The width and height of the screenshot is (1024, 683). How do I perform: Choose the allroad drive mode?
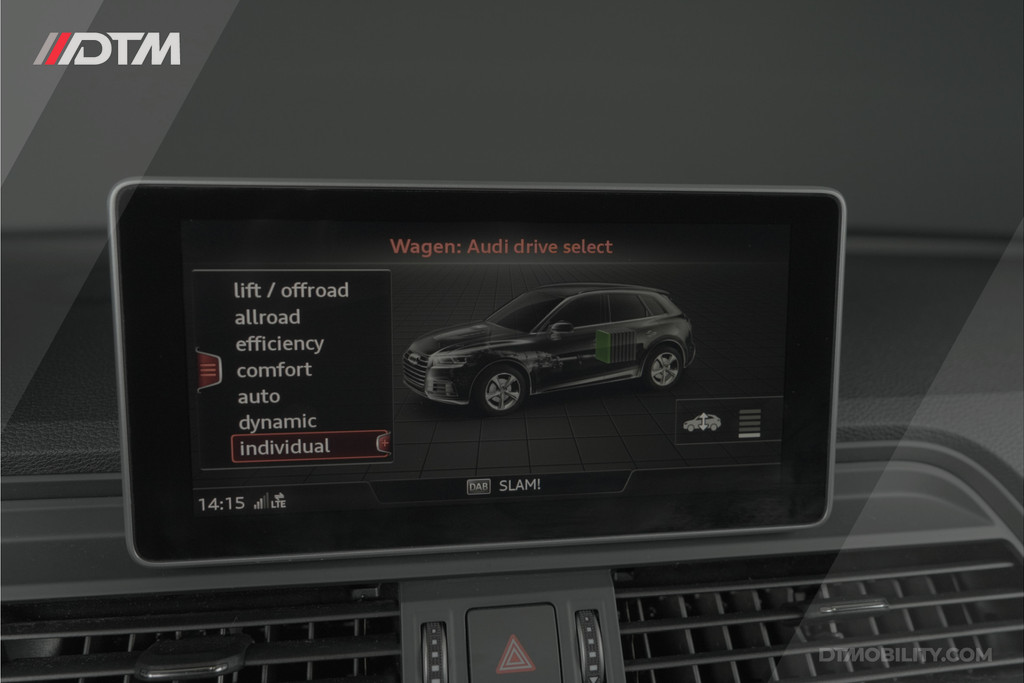tap(267, 317)
